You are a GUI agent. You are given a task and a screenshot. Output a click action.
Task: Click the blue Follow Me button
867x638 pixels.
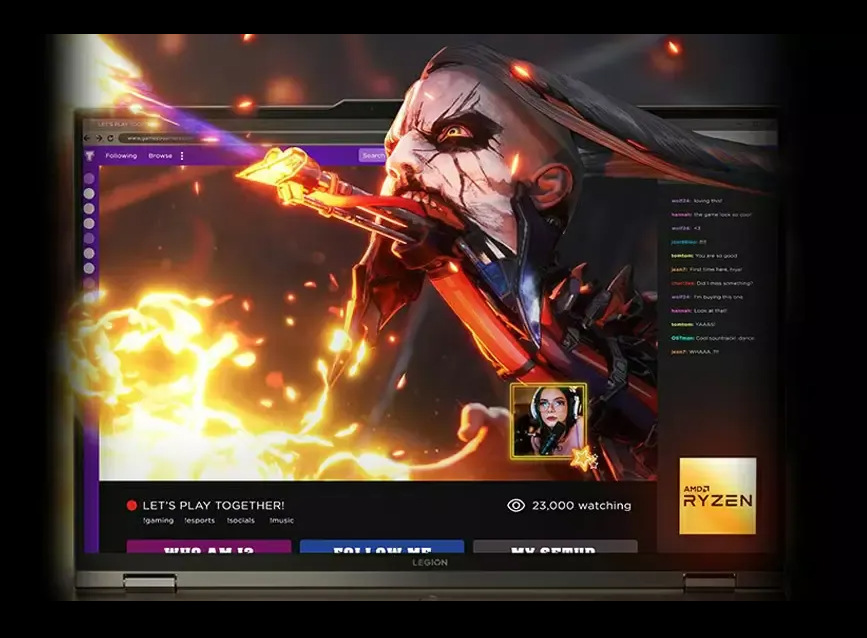tap(382, 548)
